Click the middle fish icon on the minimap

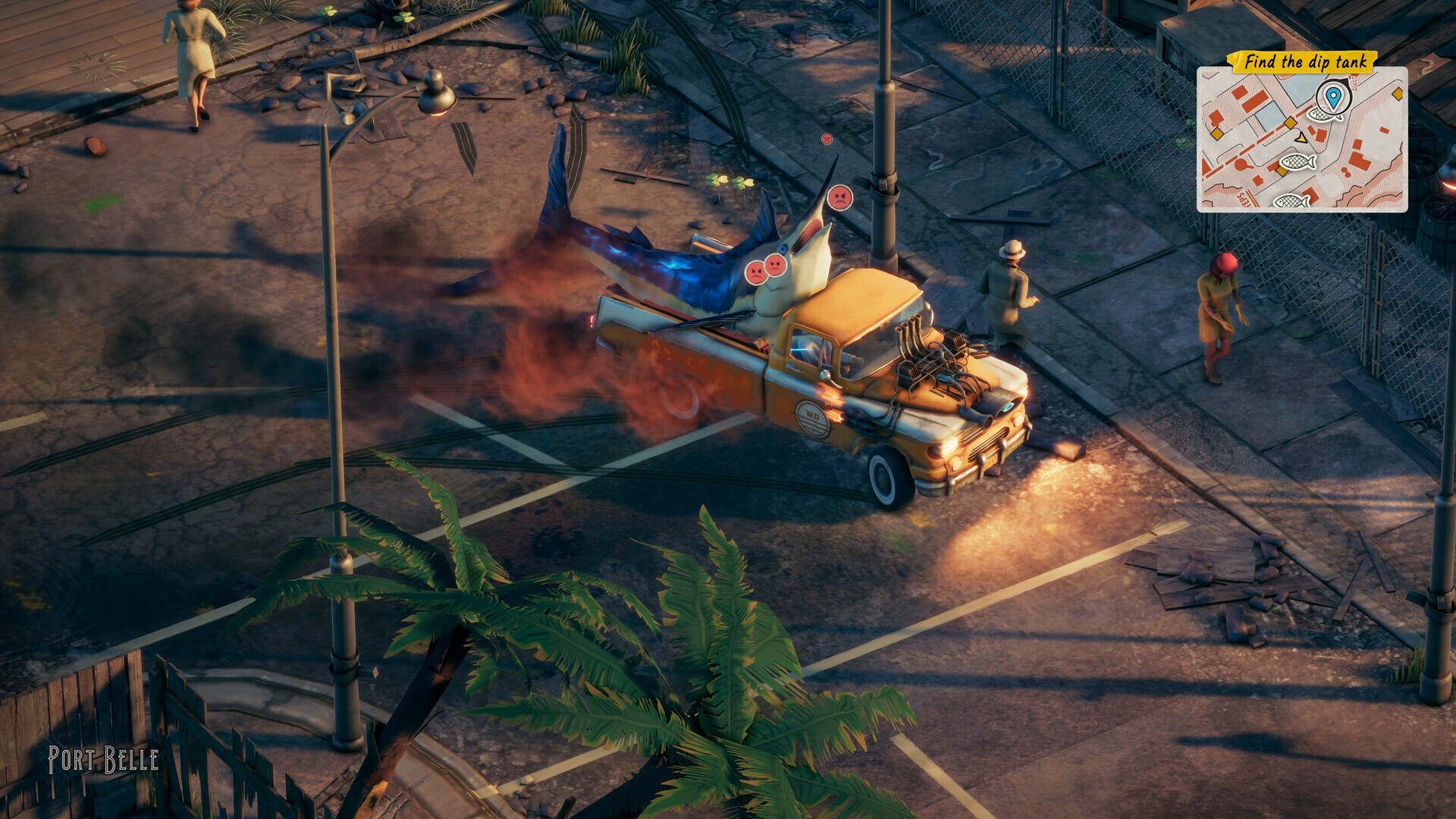pyautogui.click(x=1298, y=162)
